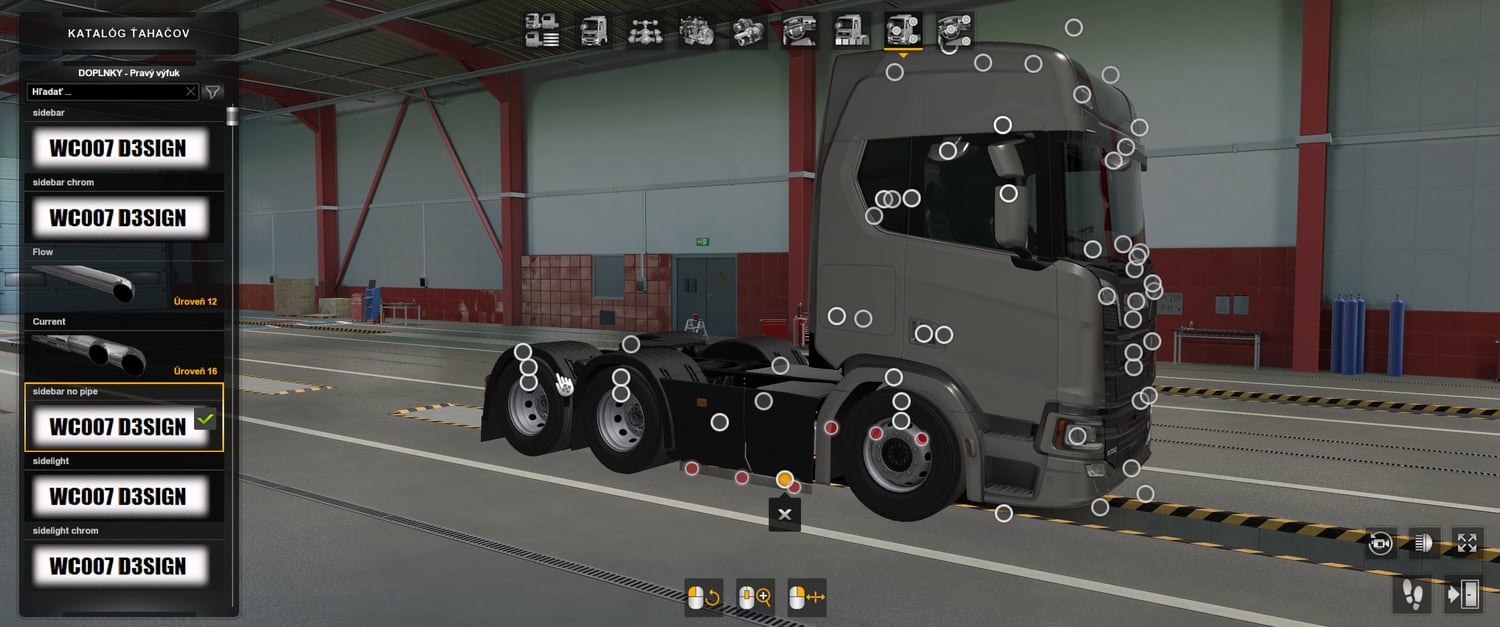
Task: Toggle fullscreen view with the arrows icon
Action: click(x=1467, y=543)
